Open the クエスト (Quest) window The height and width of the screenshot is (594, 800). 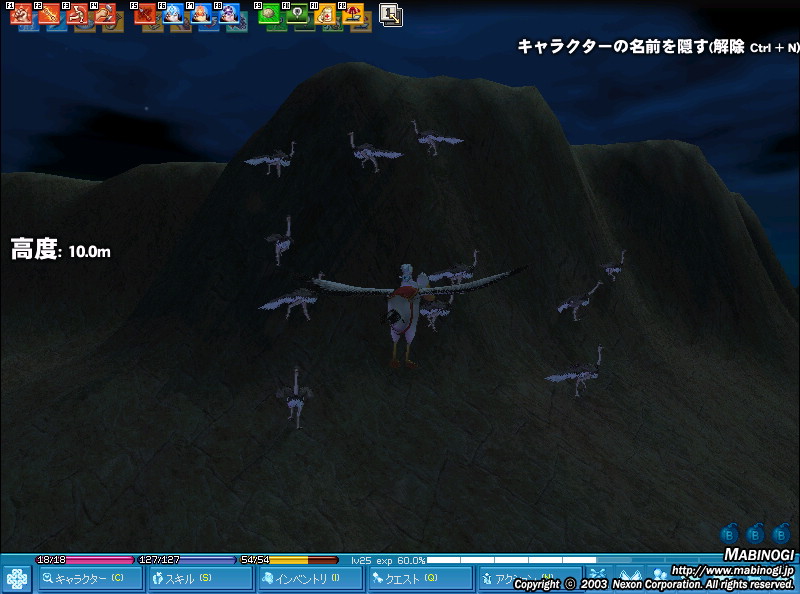pos(417,578)
